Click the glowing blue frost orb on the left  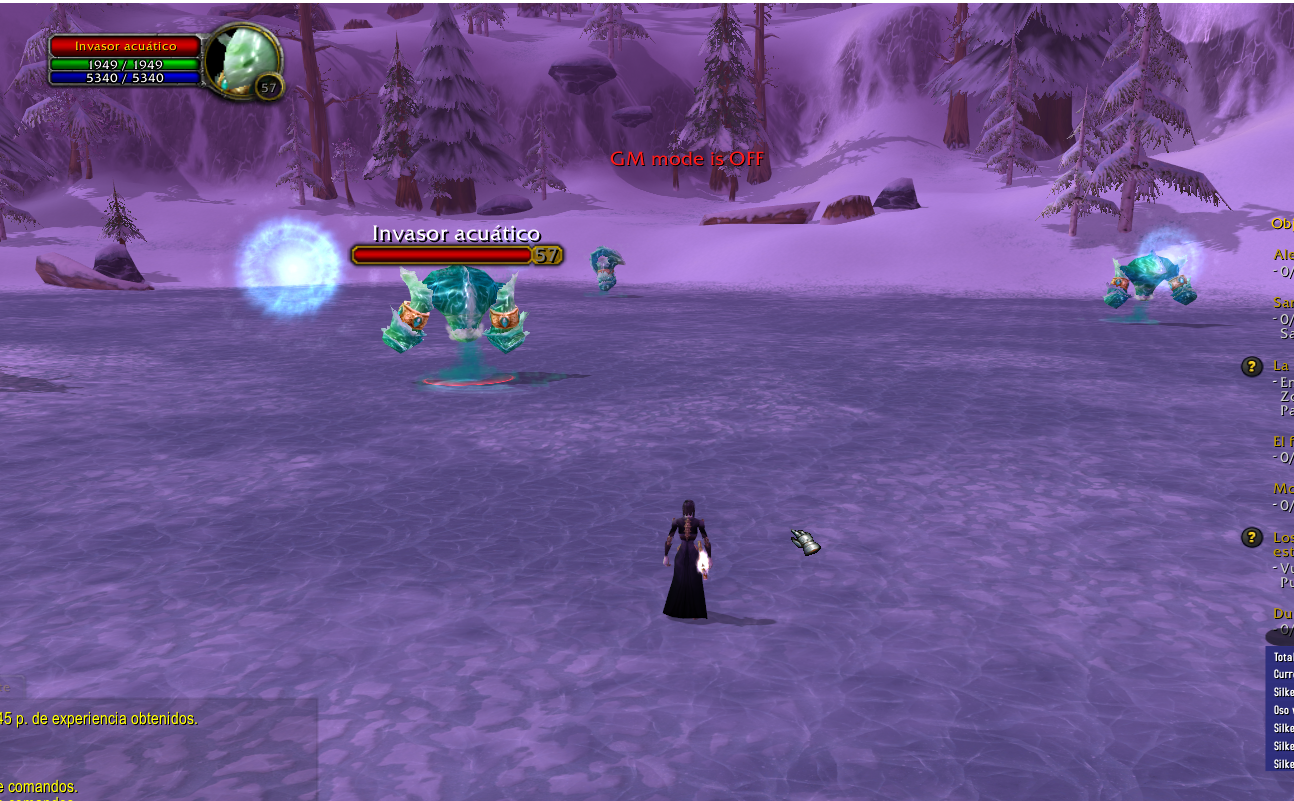click(x=290, y=268)
